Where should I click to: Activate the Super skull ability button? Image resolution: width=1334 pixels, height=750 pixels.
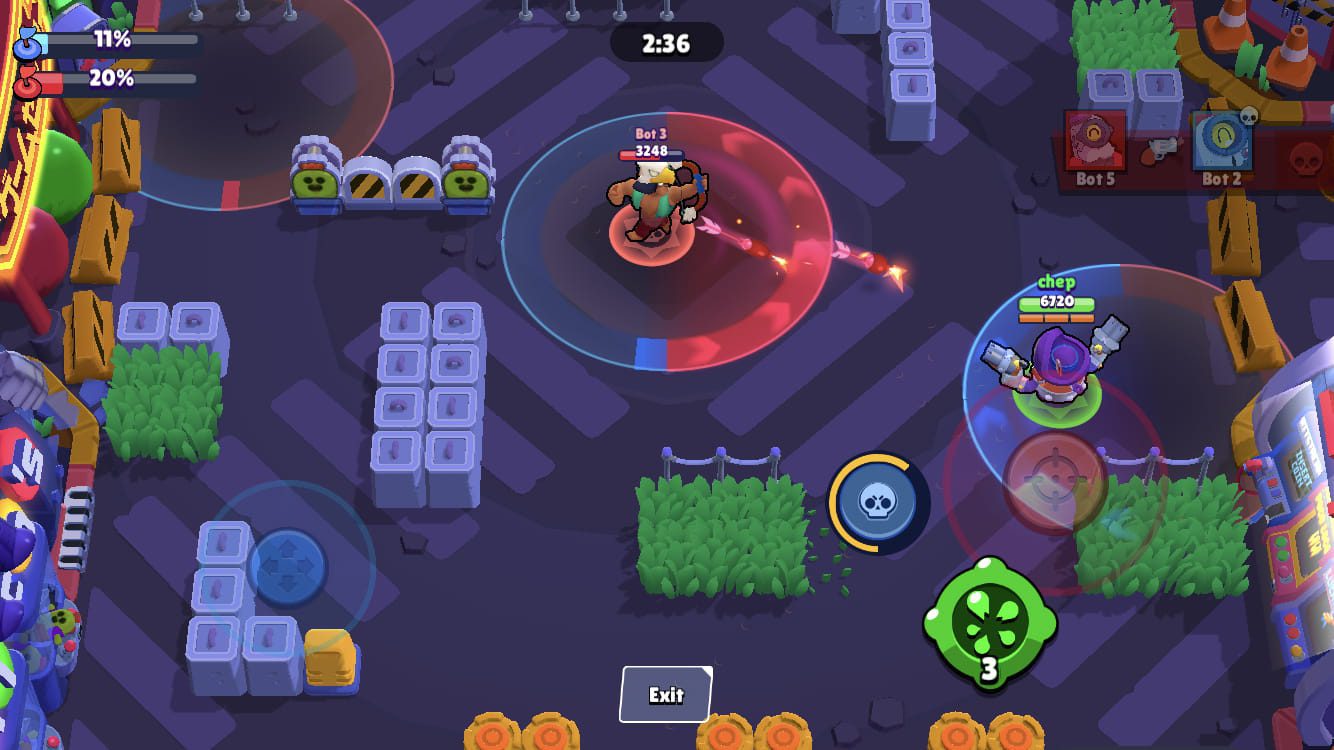point(877,503)
